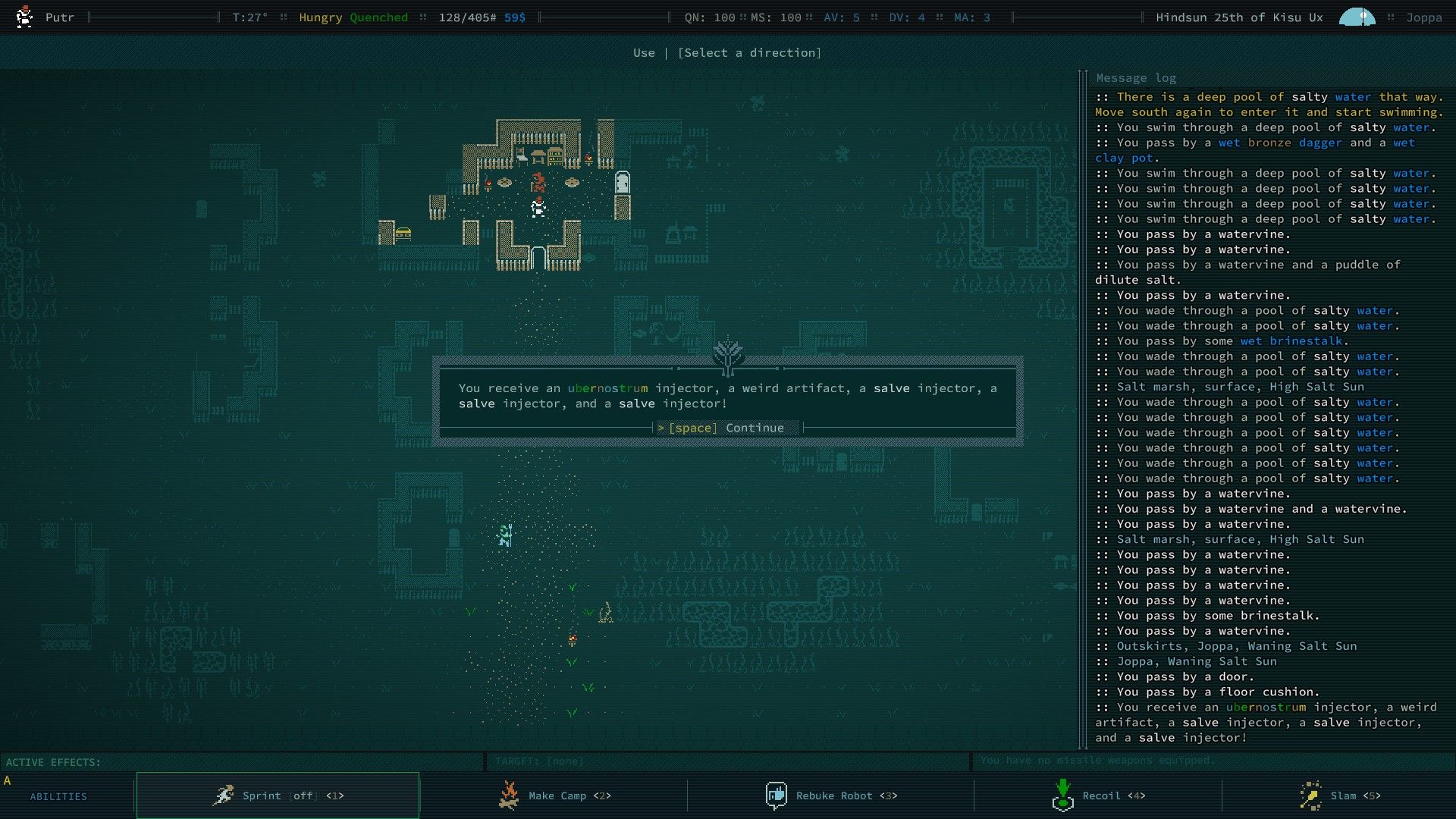The height and width of the screenshot is (819, 1456).
Task: Click the character portrait in the top-left
Action: point(24,16)
